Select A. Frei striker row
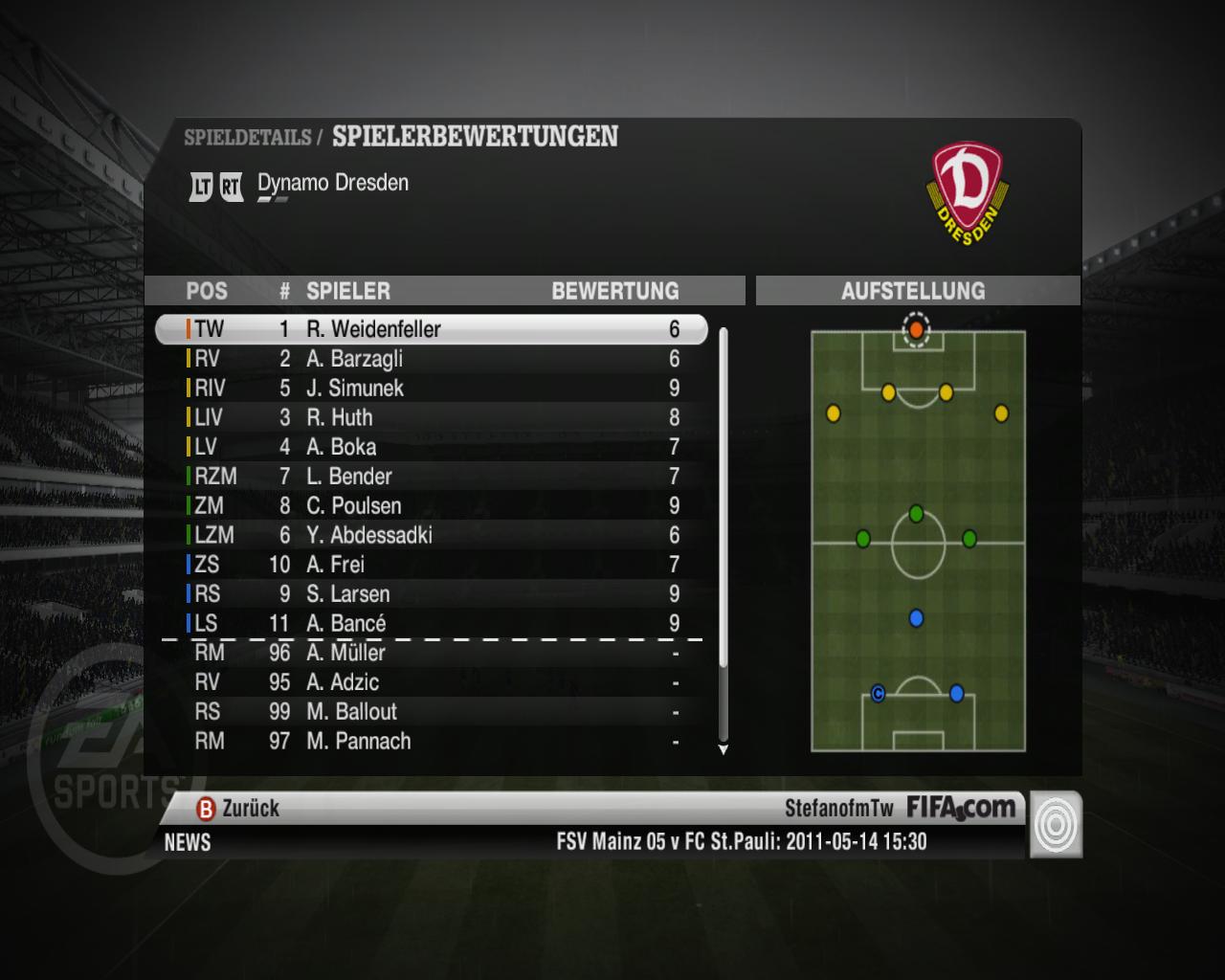Viewport: 1225px width, 980px height. tap(431, 565)
